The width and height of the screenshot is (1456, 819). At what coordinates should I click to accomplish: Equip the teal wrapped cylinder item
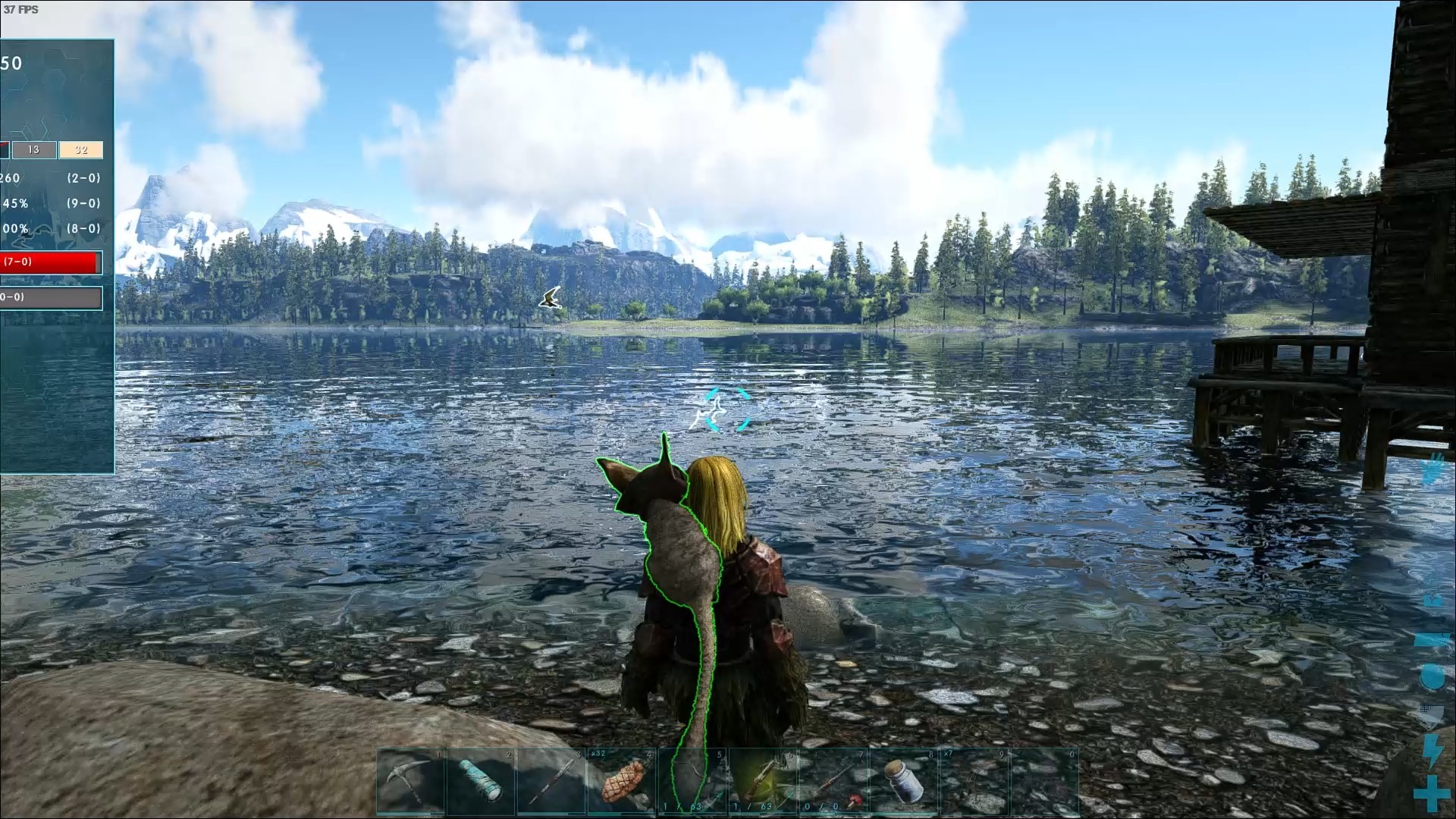point(481,781)
